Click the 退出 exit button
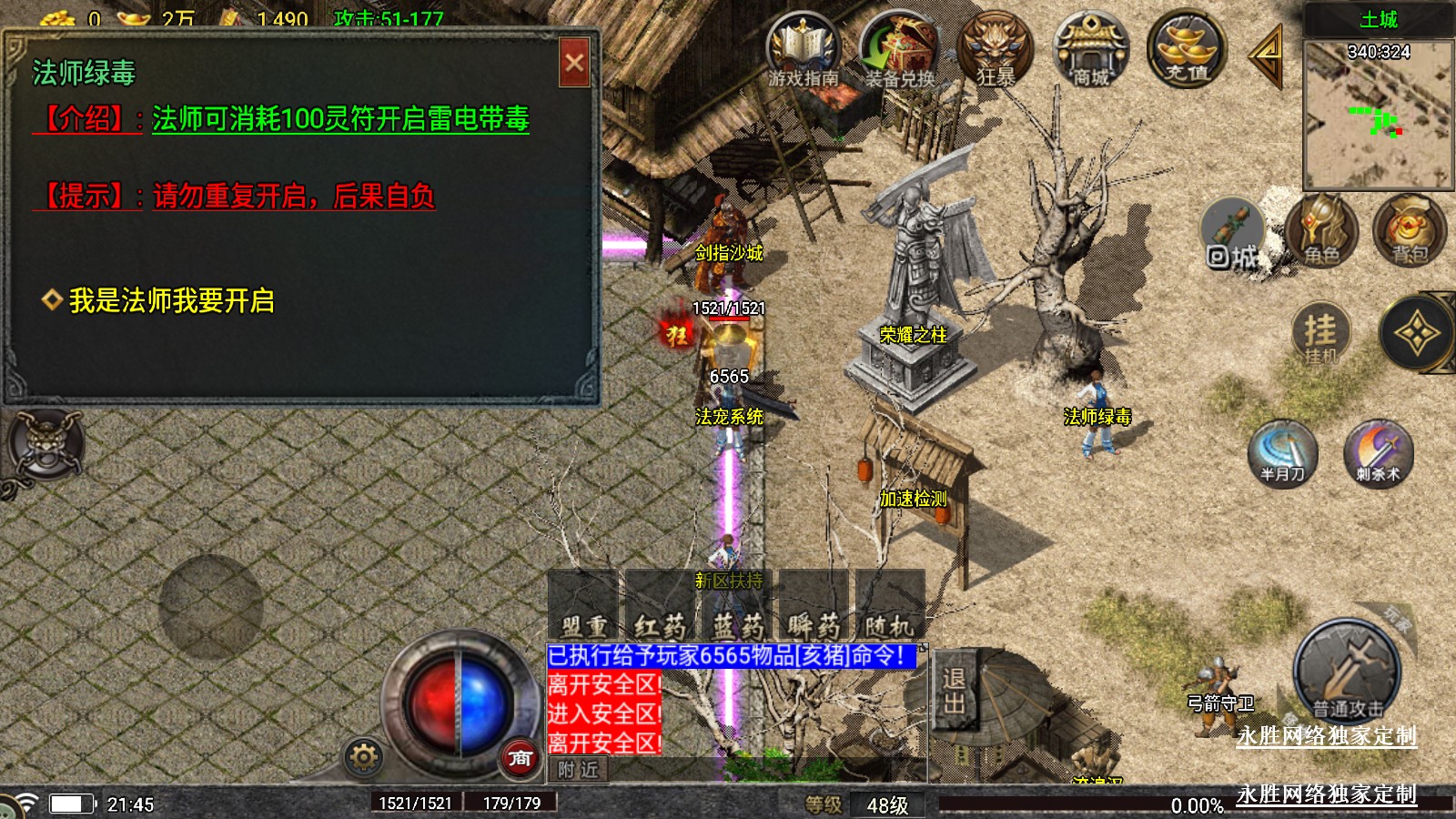This screenshot has width=1456, height=819. (x=955, y=690)
